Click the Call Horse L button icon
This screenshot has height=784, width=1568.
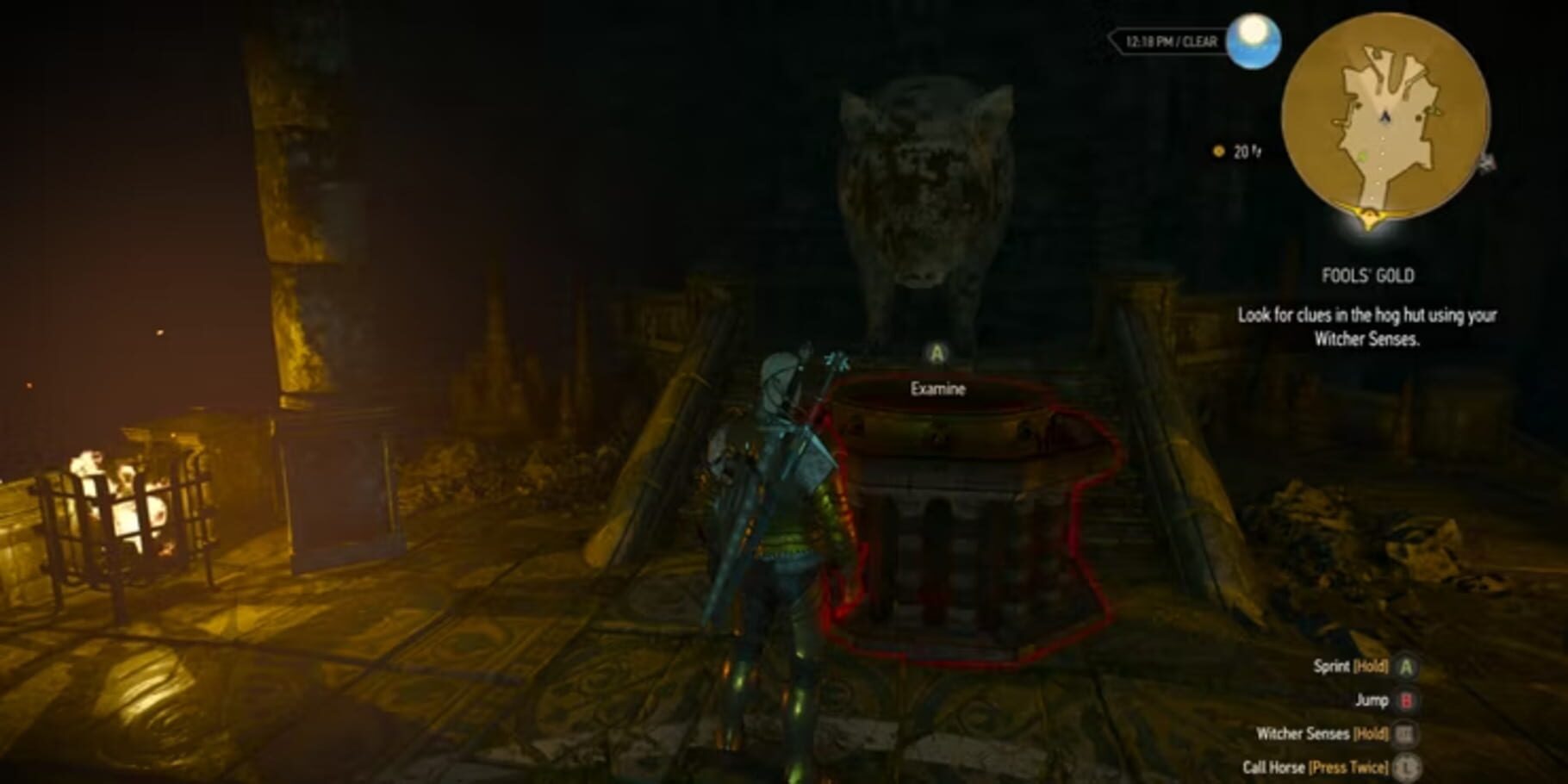tap(1406, 767)
